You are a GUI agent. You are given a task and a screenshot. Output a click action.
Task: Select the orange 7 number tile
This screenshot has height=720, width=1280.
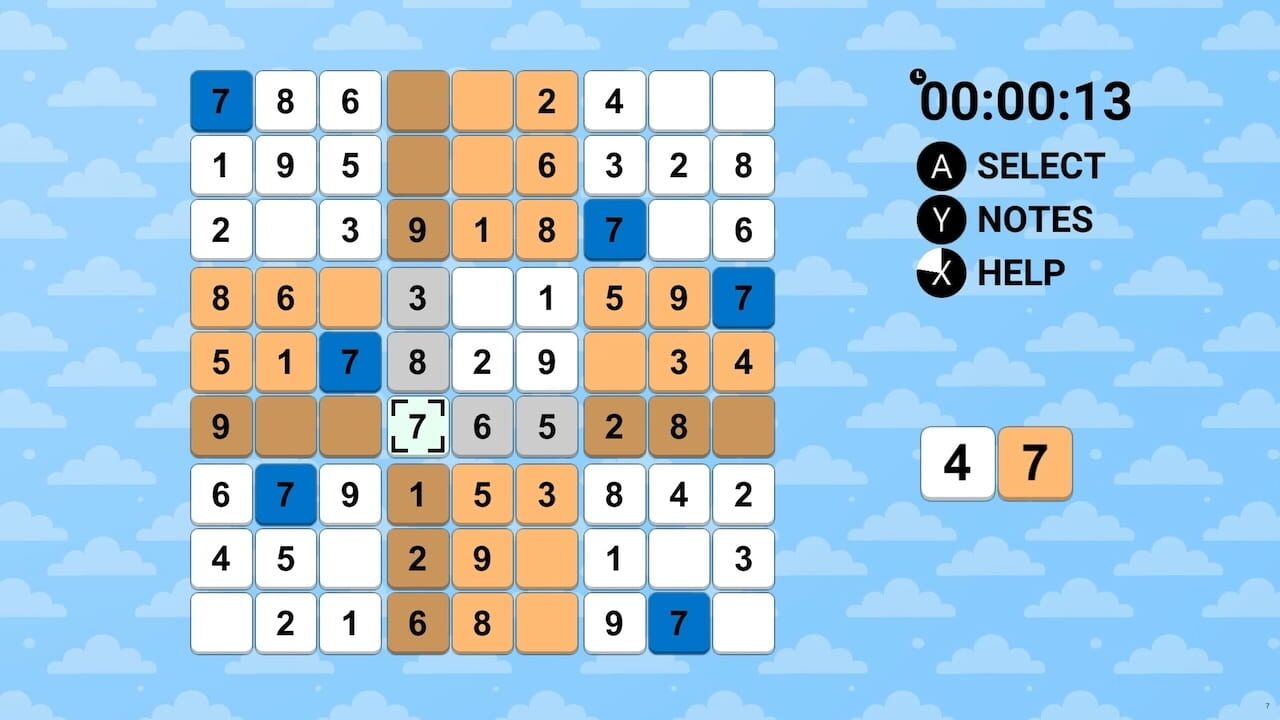(1036, 462)
